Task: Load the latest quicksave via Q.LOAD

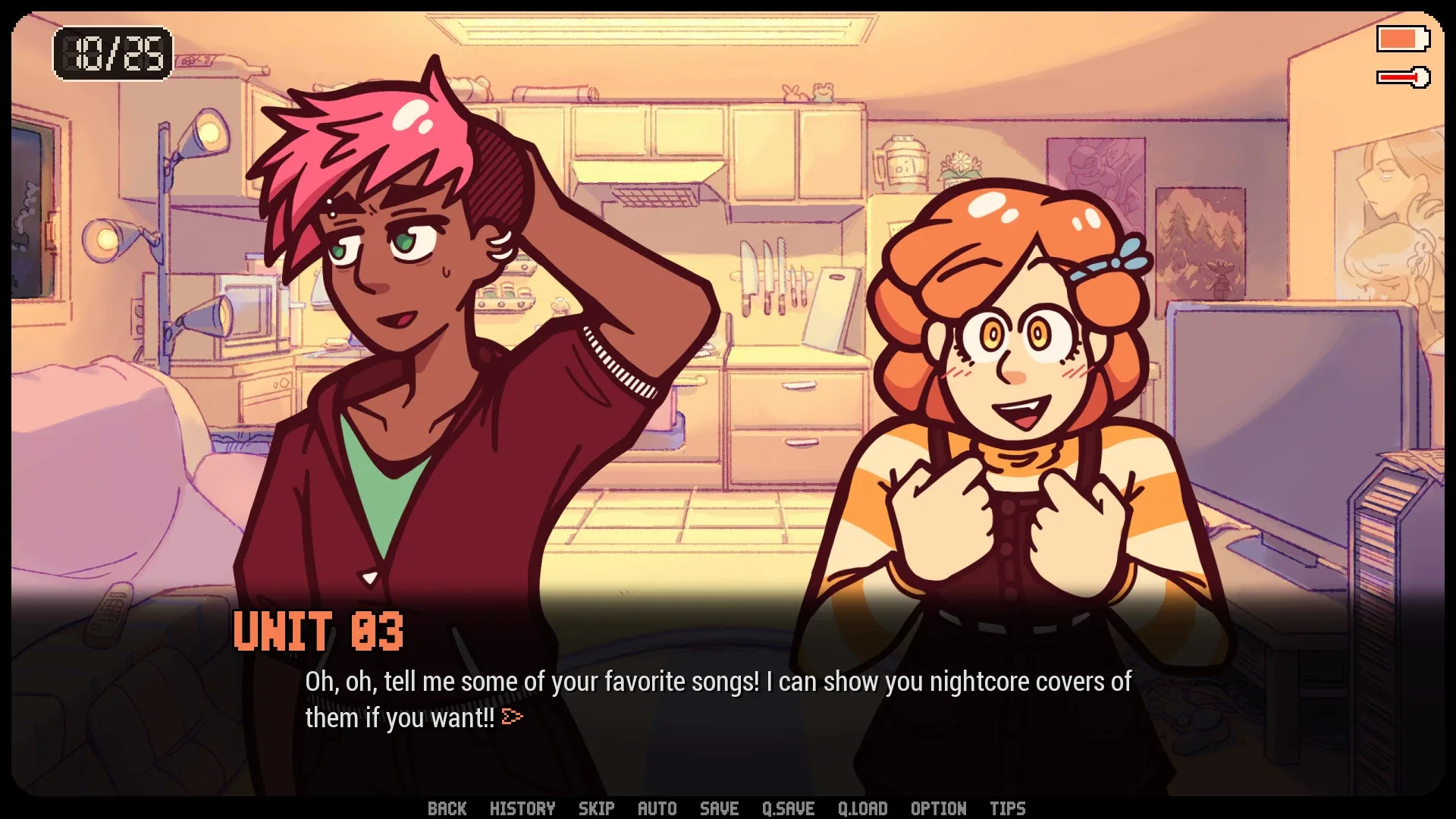Action: pyautogui.click(x=863, y=808)
